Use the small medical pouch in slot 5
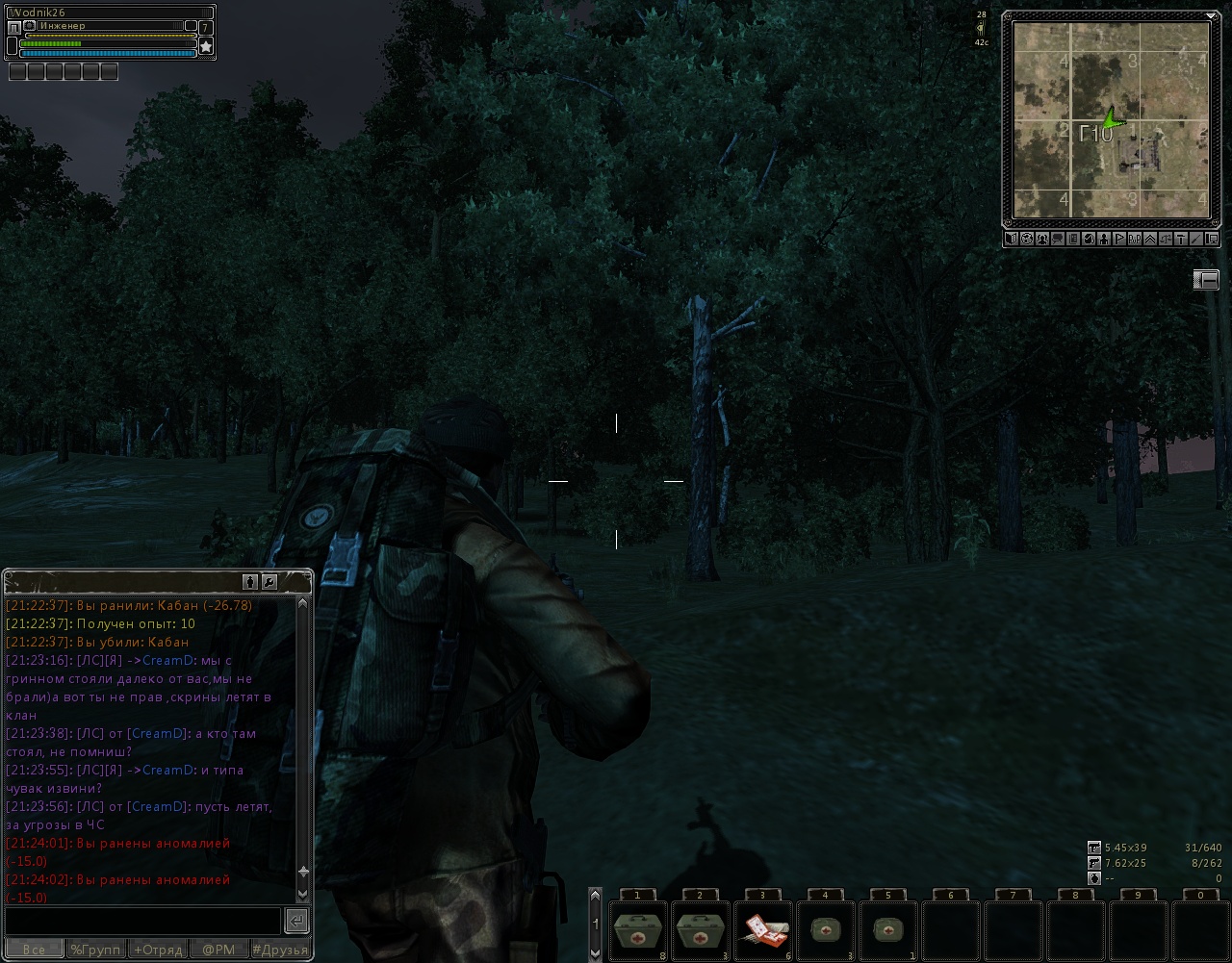This screenshot has width=1232, height=963. (886, 930)
